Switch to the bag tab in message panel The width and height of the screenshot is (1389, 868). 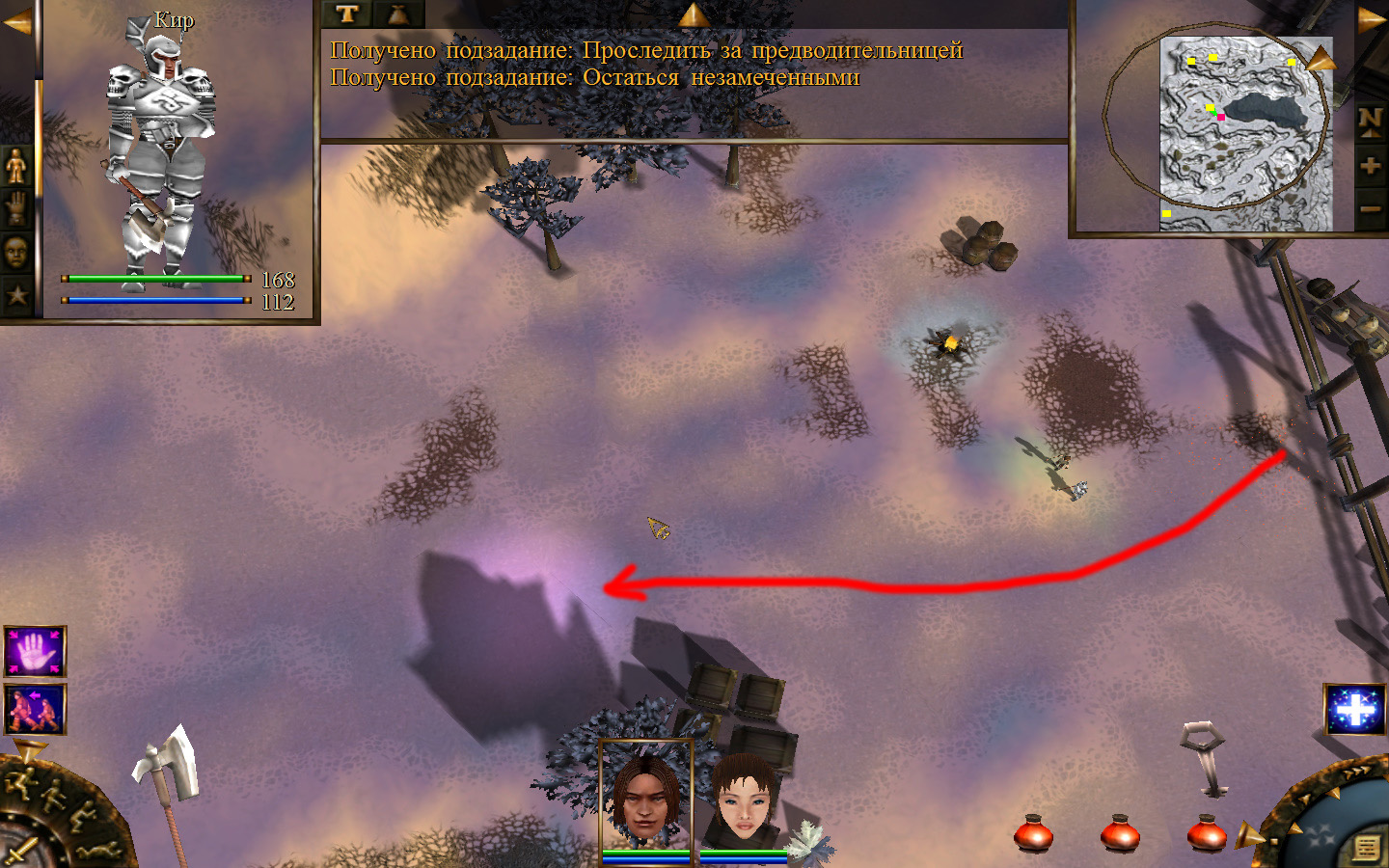pyautogui.click(x=398, y=14)
